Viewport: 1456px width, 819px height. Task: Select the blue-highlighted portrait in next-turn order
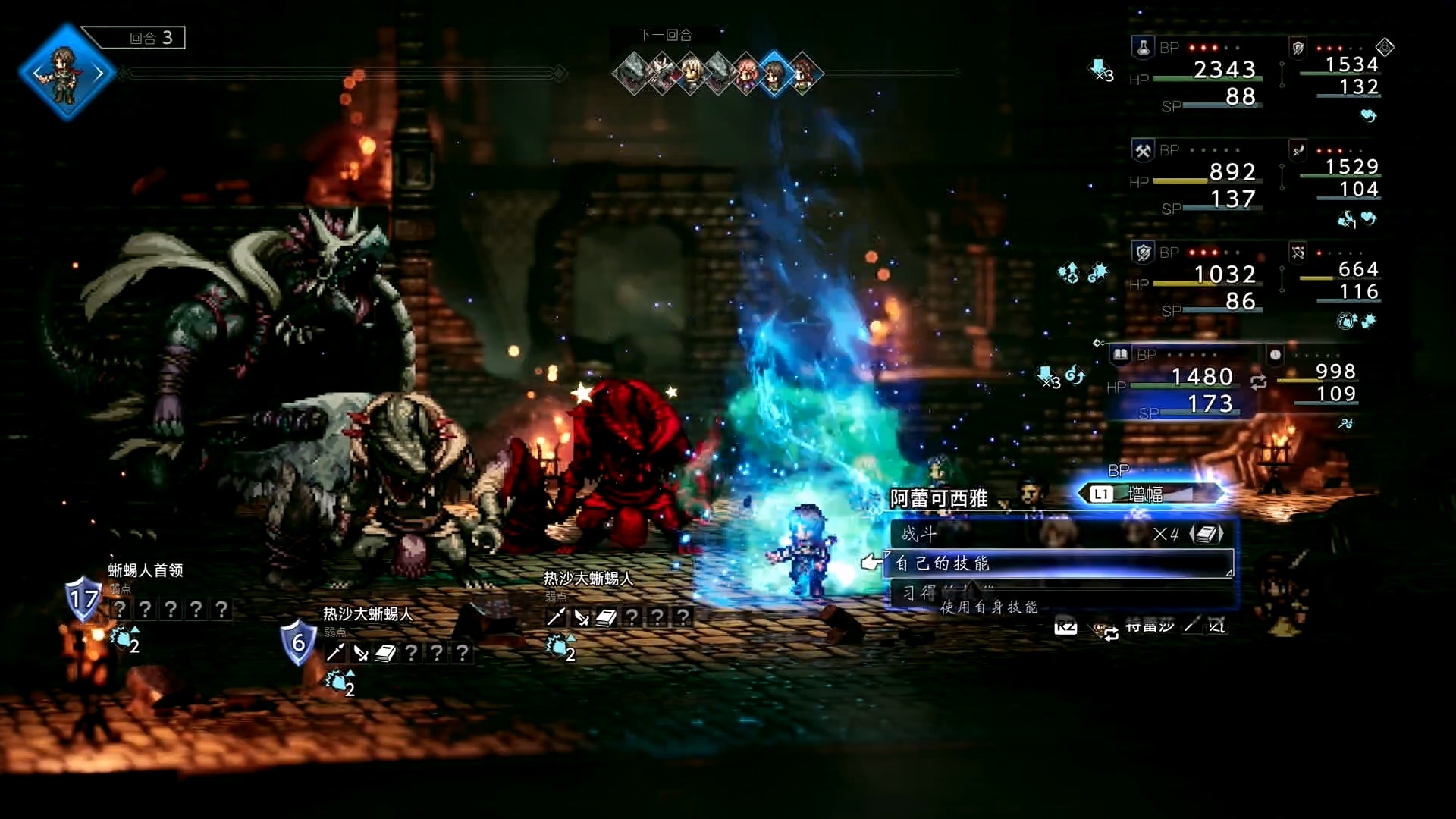click(774, 74)
